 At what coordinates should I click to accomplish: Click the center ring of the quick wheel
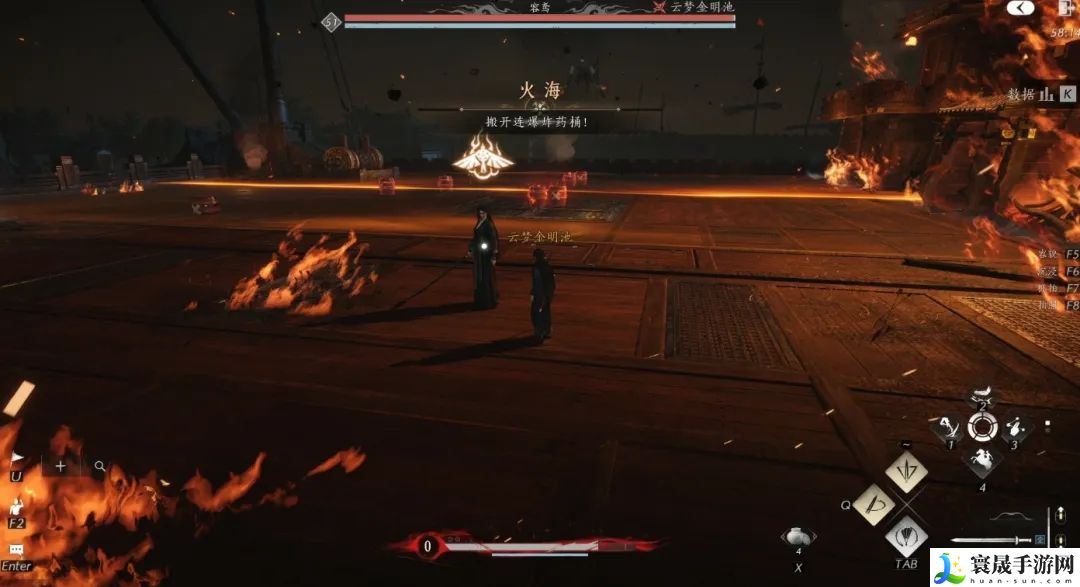(984, 429)
